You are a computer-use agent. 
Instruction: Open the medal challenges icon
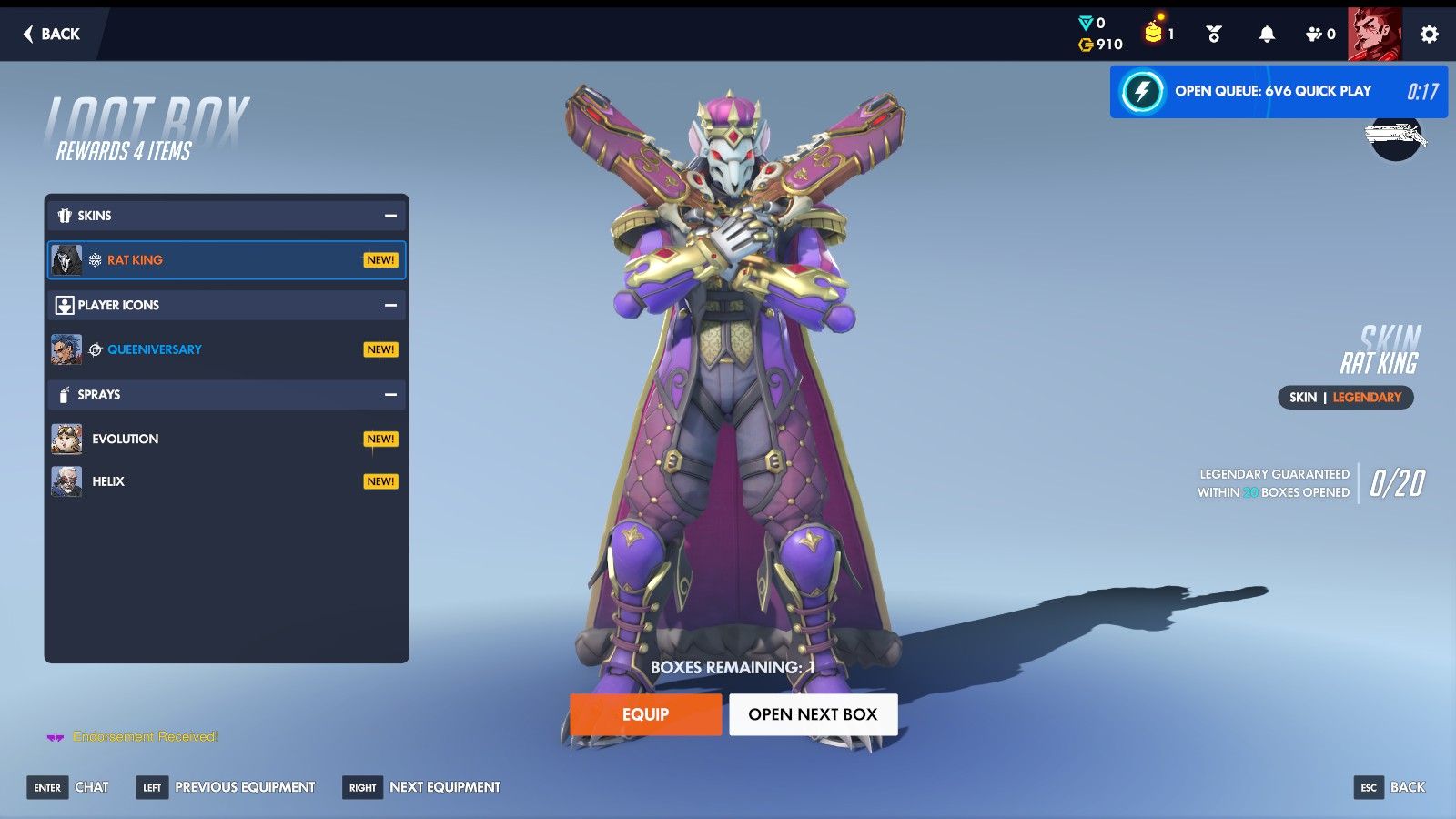pos(1214,34)
